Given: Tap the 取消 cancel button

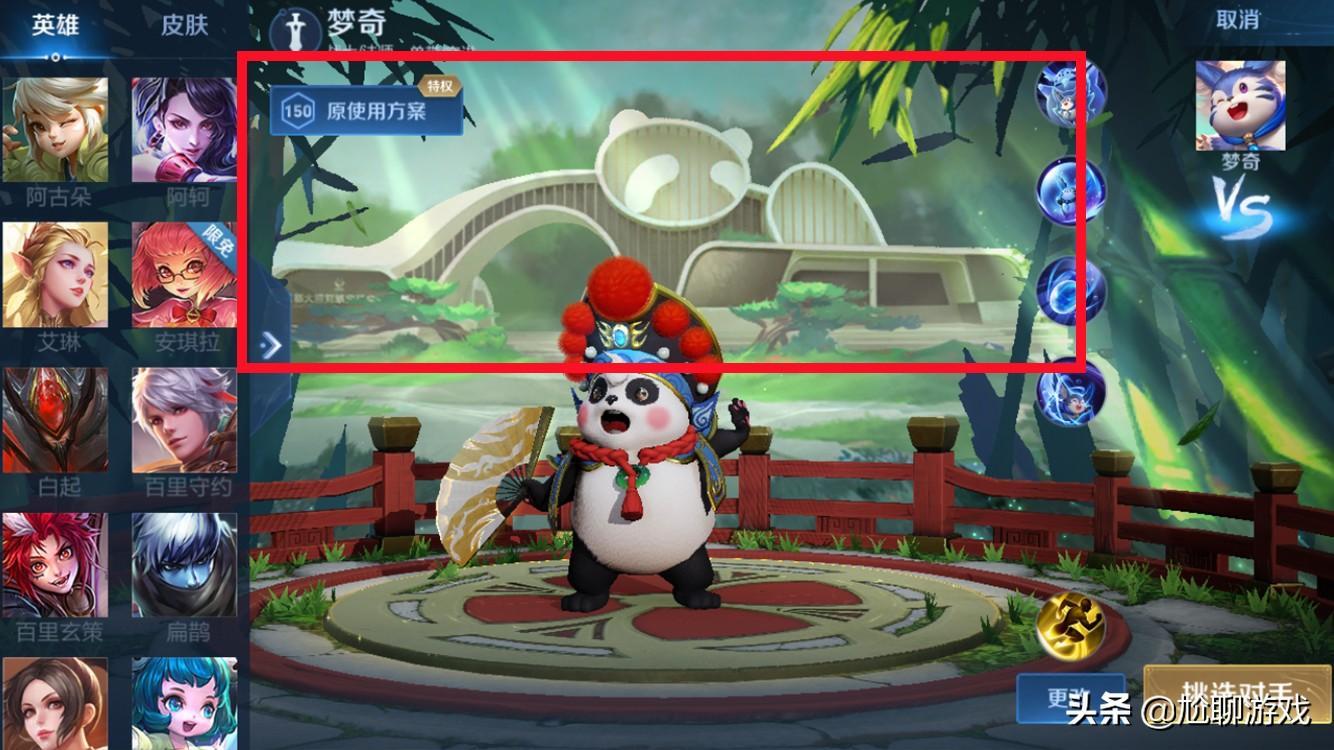Looking at the screenshot, I should 1237,20.
